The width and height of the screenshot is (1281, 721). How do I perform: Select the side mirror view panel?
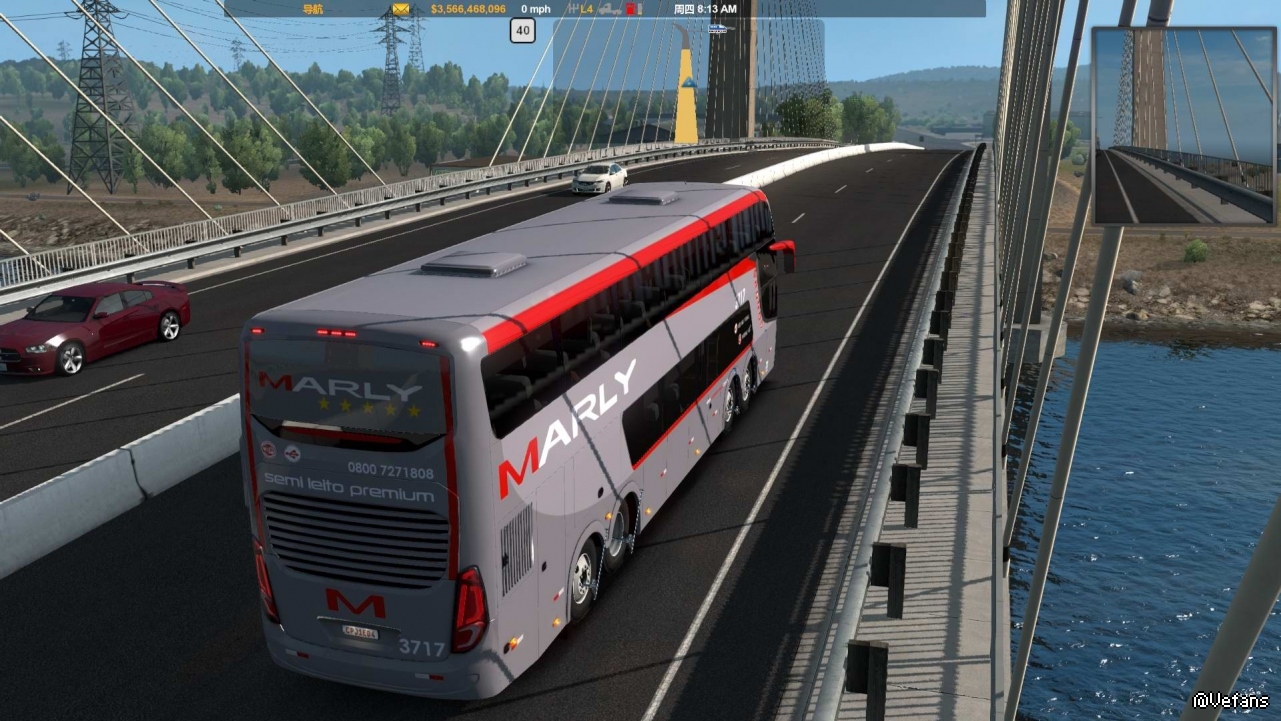pyautogui.click(x=1184, y=125)
